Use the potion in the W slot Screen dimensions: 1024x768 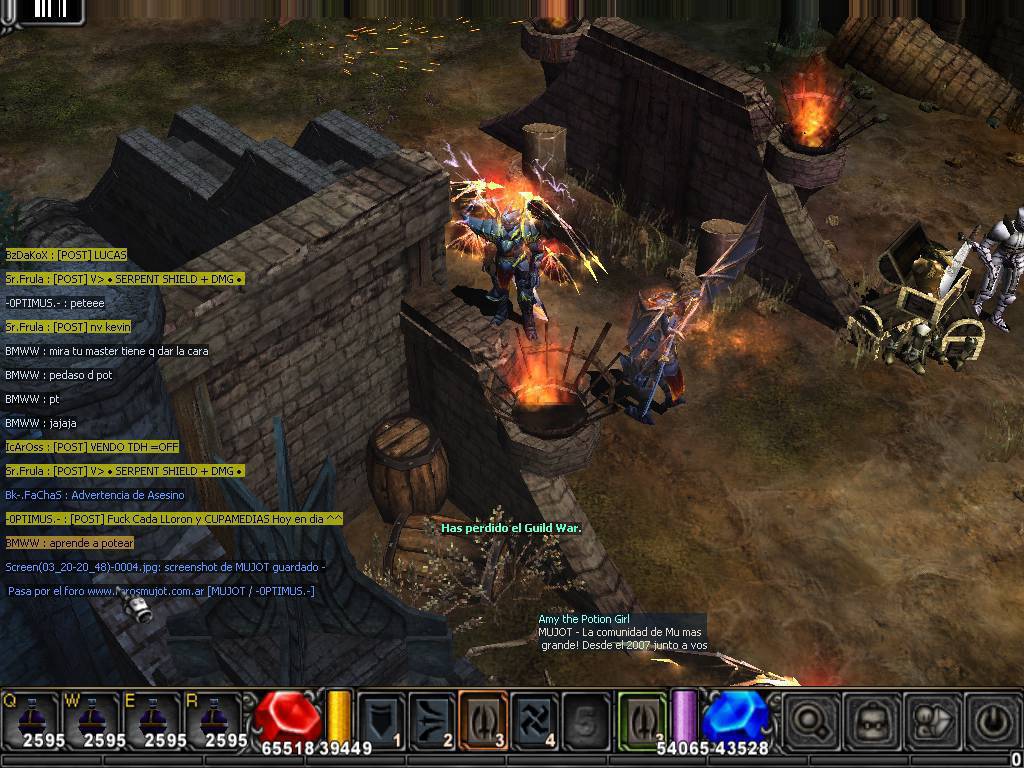[90, 717]
